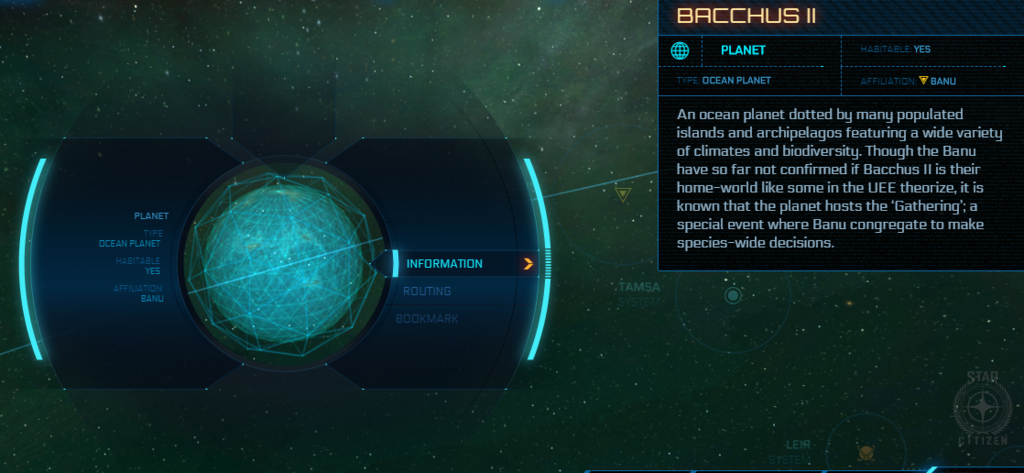This screenshot has height=473, width=1024.
Task: Choose the Bookmark option
Action: tap(428, 318)
